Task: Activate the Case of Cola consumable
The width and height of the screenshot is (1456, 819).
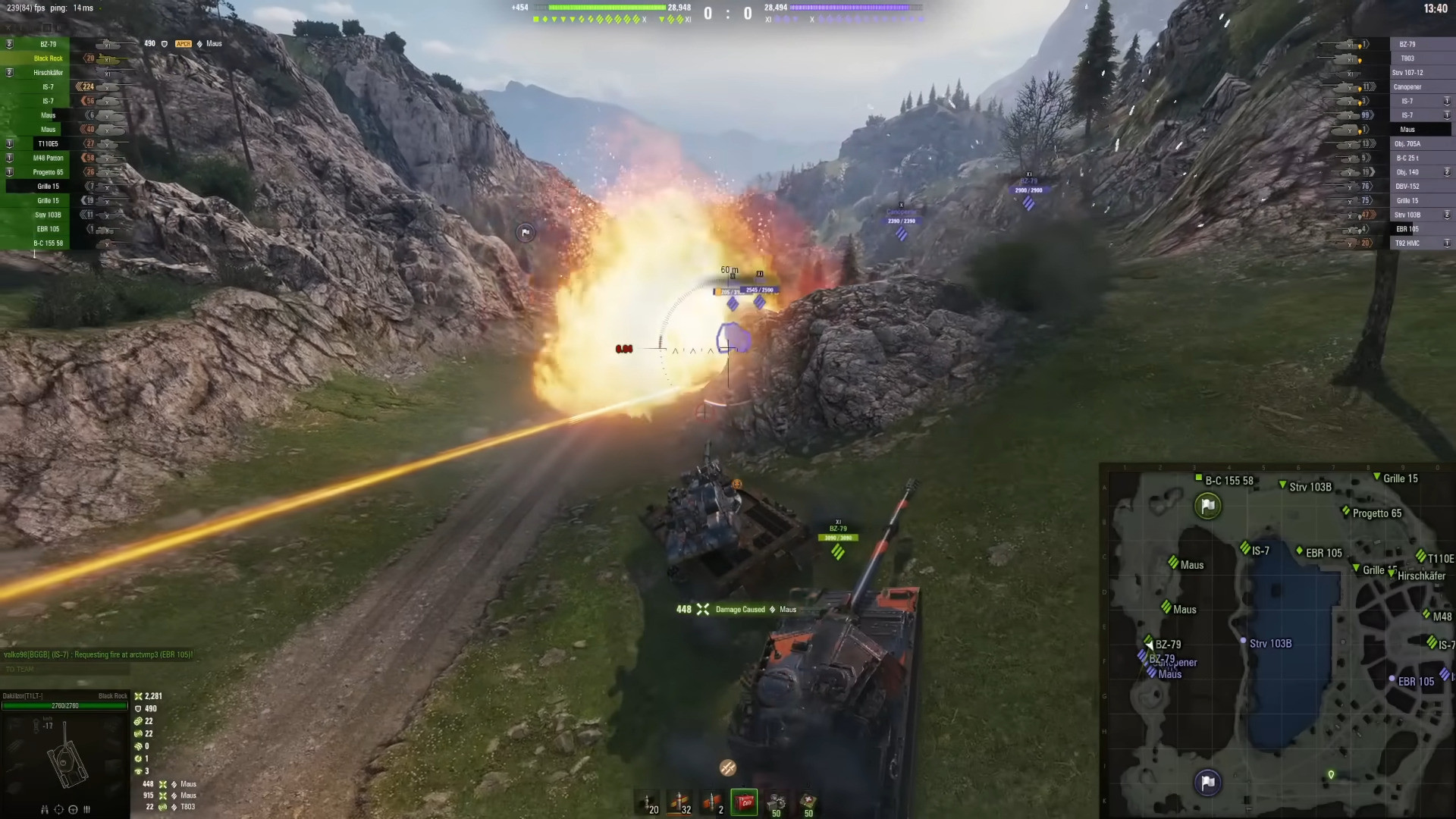Action: click(x=744, y=802)
